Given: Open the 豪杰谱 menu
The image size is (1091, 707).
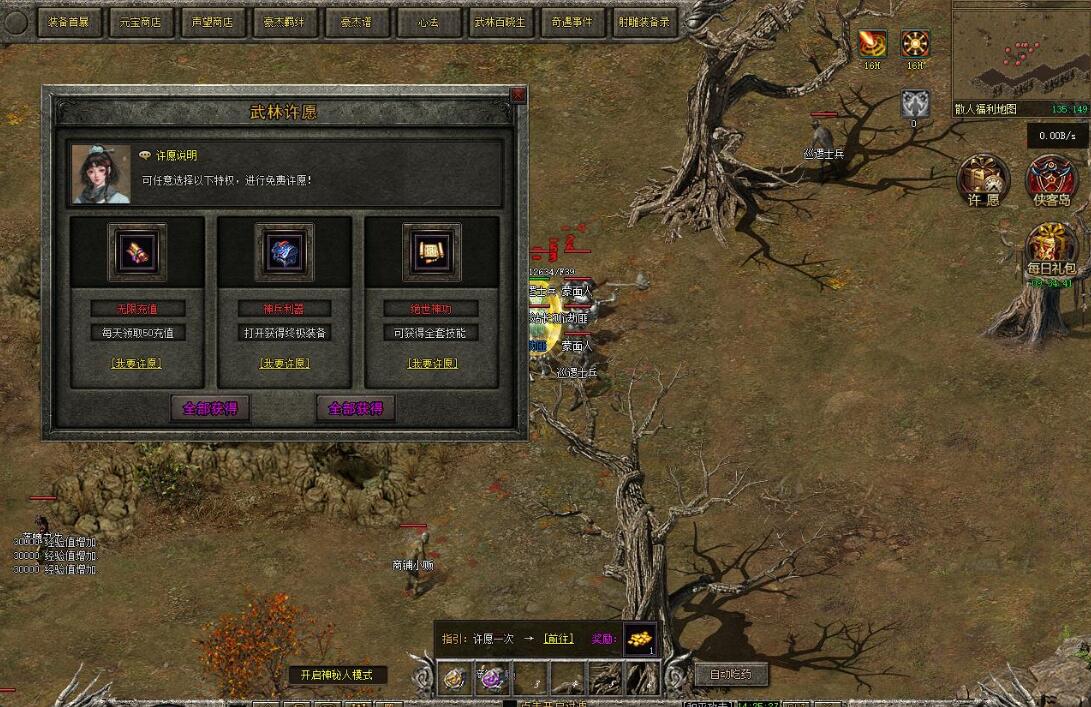Looking at the screenshot, I should coord(356,22).
